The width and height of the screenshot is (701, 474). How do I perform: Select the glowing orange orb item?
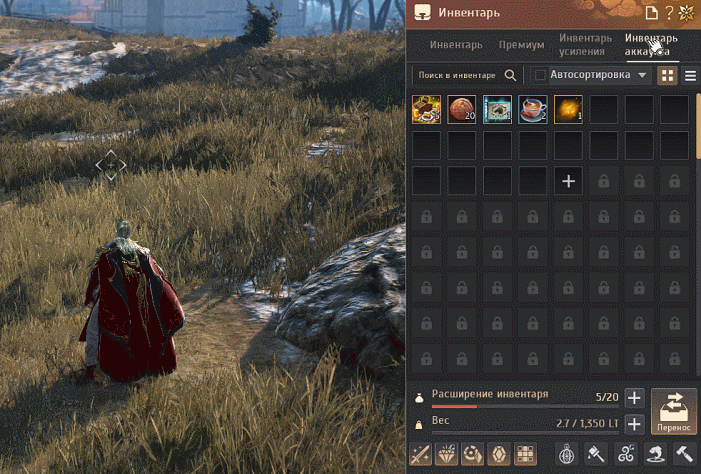tap(568, 109)
